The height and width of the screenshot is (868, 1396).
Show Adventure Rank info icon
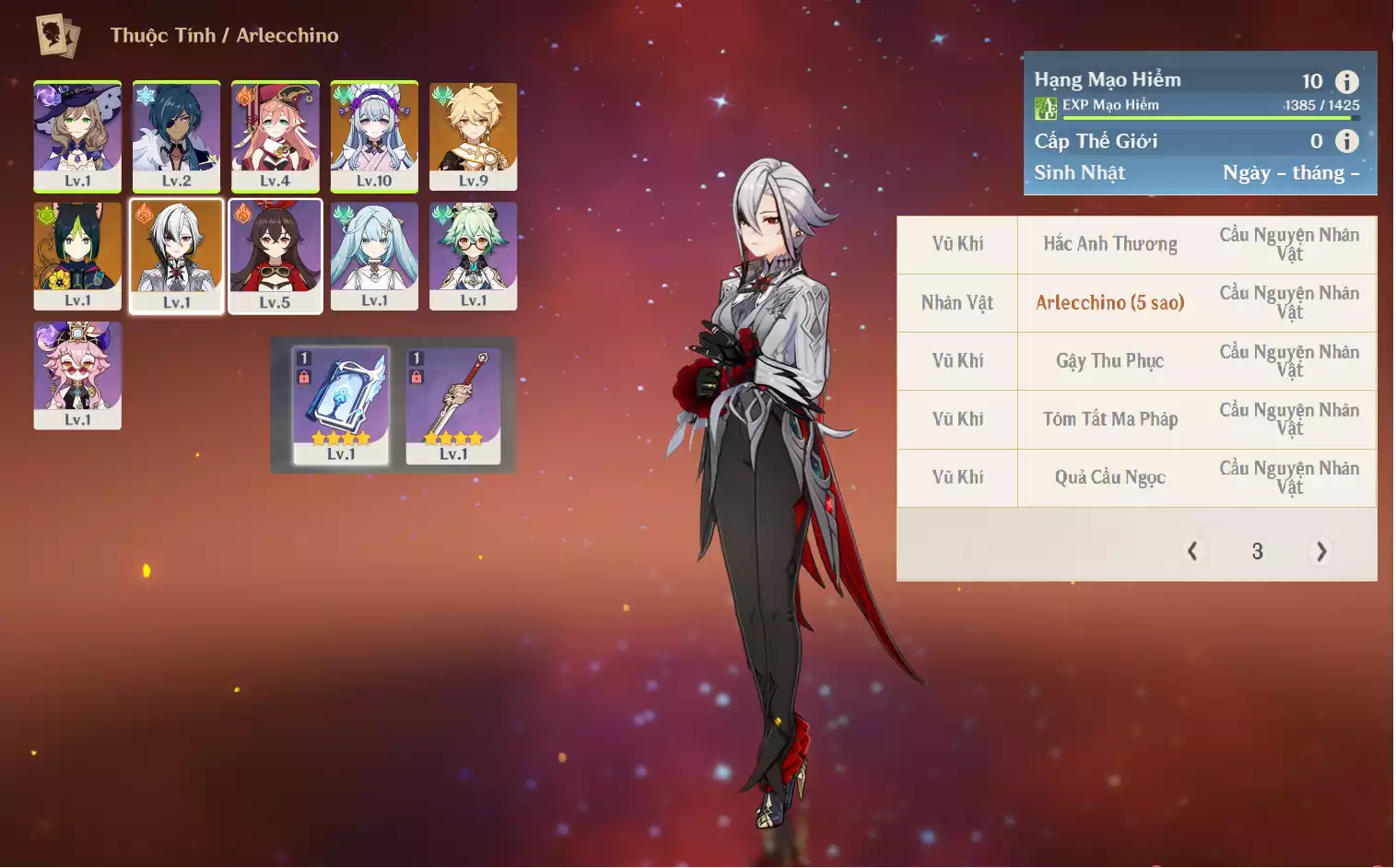(1347, 82)
